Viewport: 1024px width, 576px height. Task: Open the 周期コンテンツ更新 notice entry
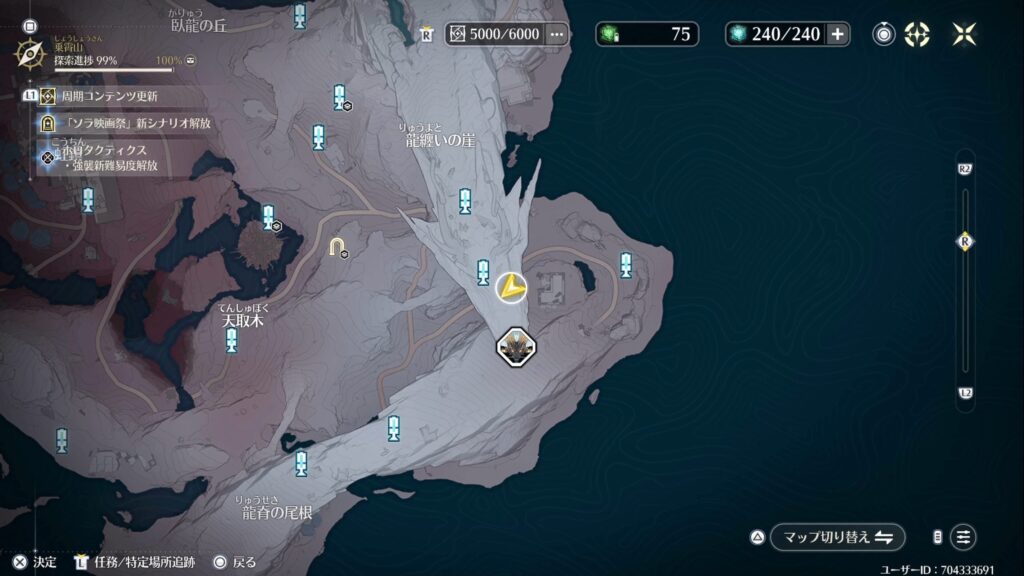click(x=108, y=97)
